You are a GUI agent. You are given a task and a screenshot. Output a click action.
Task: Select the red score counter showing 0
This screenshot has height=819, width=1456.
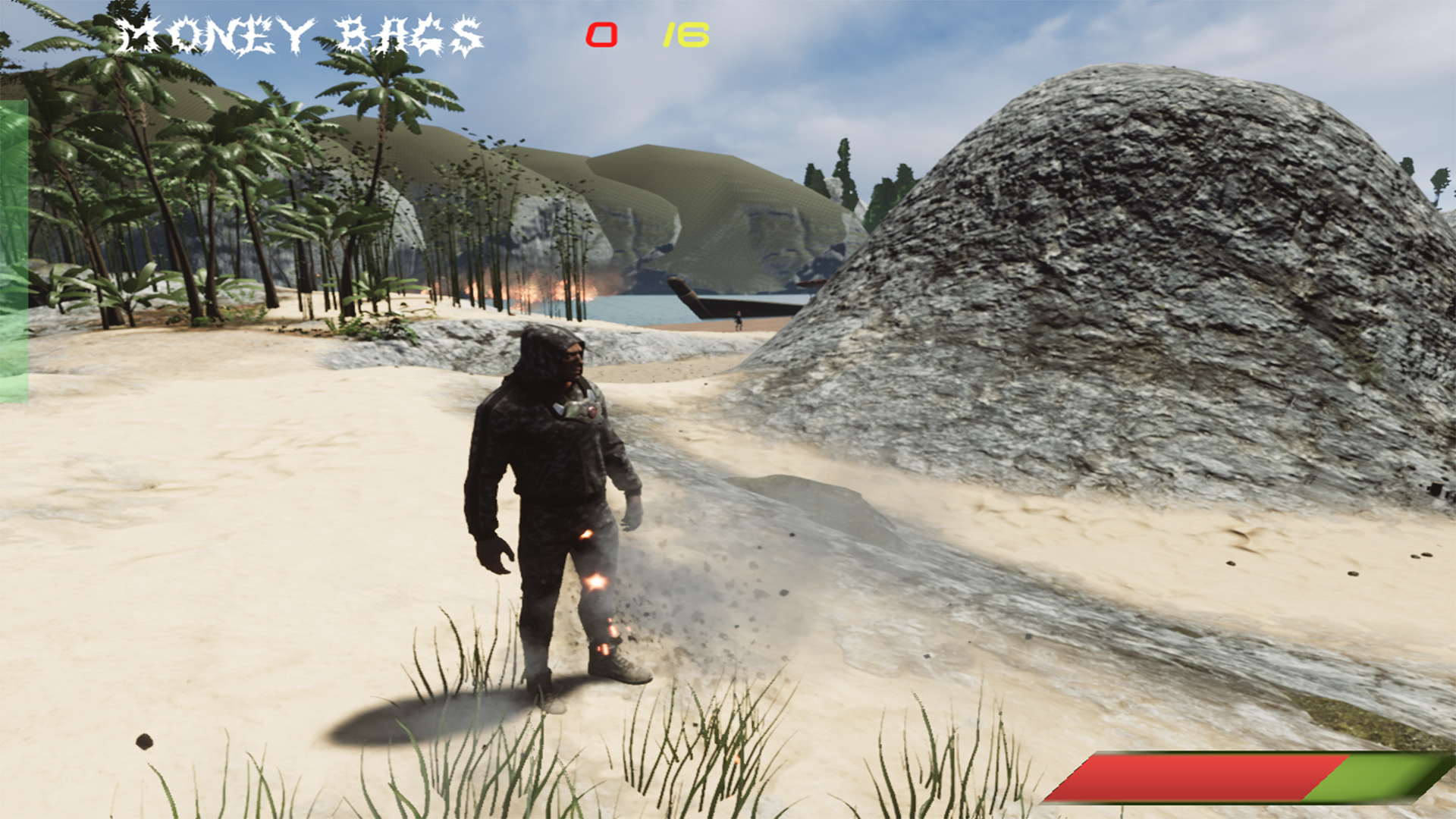[601, 34]
